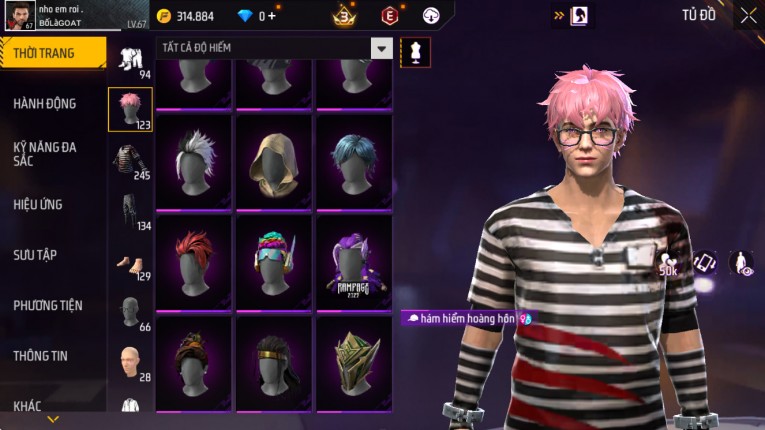Open the Tất Cả Độ Hiếm dropdown
This screenshot has height=430, width=765.
pos(381,48)
